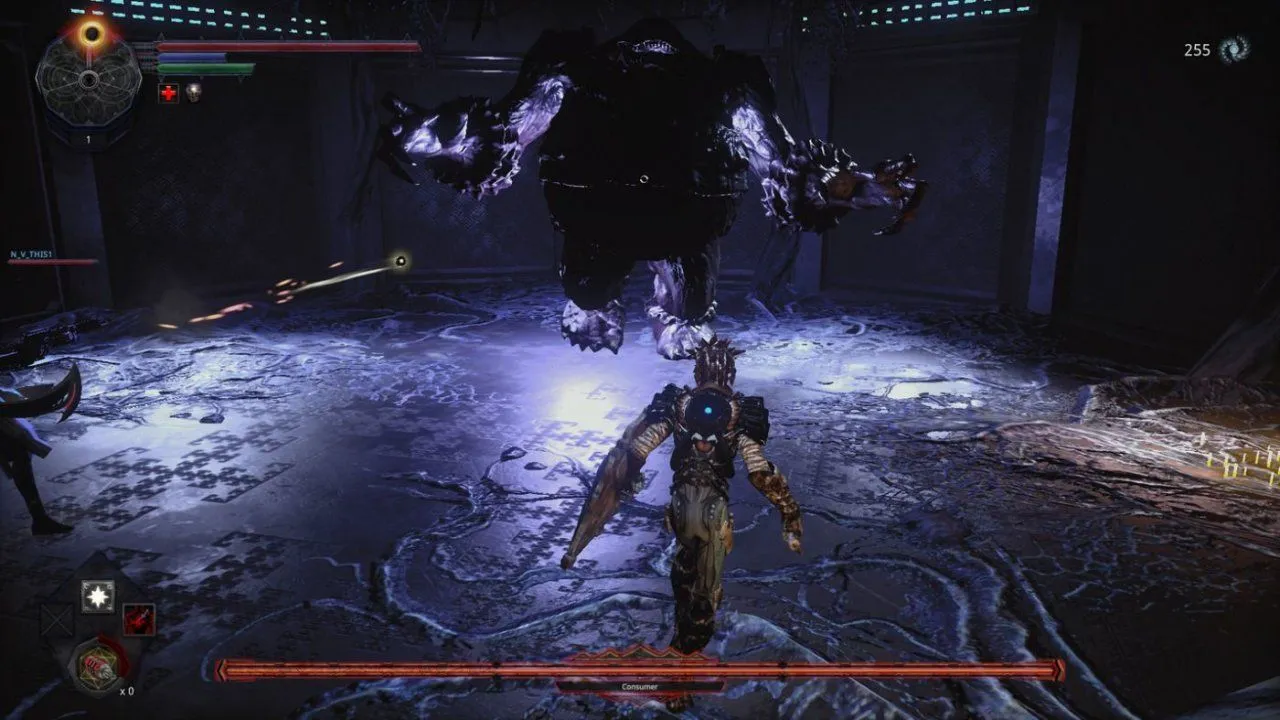Viewport: 1280px width, 720px height.
Task: Click the black hole clock dial
Action: click(88, 80)
